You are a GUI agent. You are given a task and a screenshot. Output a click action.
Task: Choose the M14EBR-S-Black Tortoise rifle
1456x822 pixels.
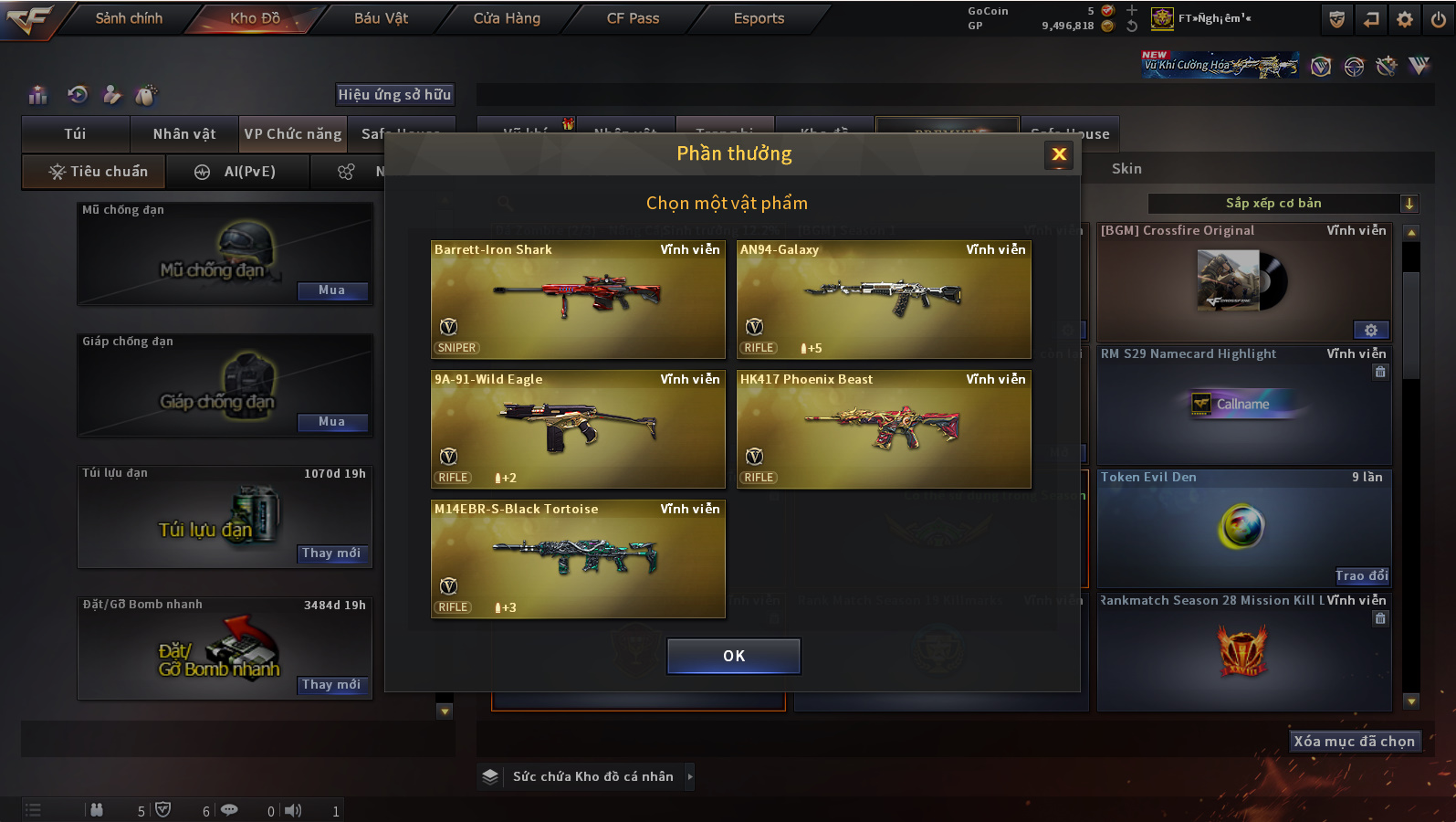coord(578,558)
